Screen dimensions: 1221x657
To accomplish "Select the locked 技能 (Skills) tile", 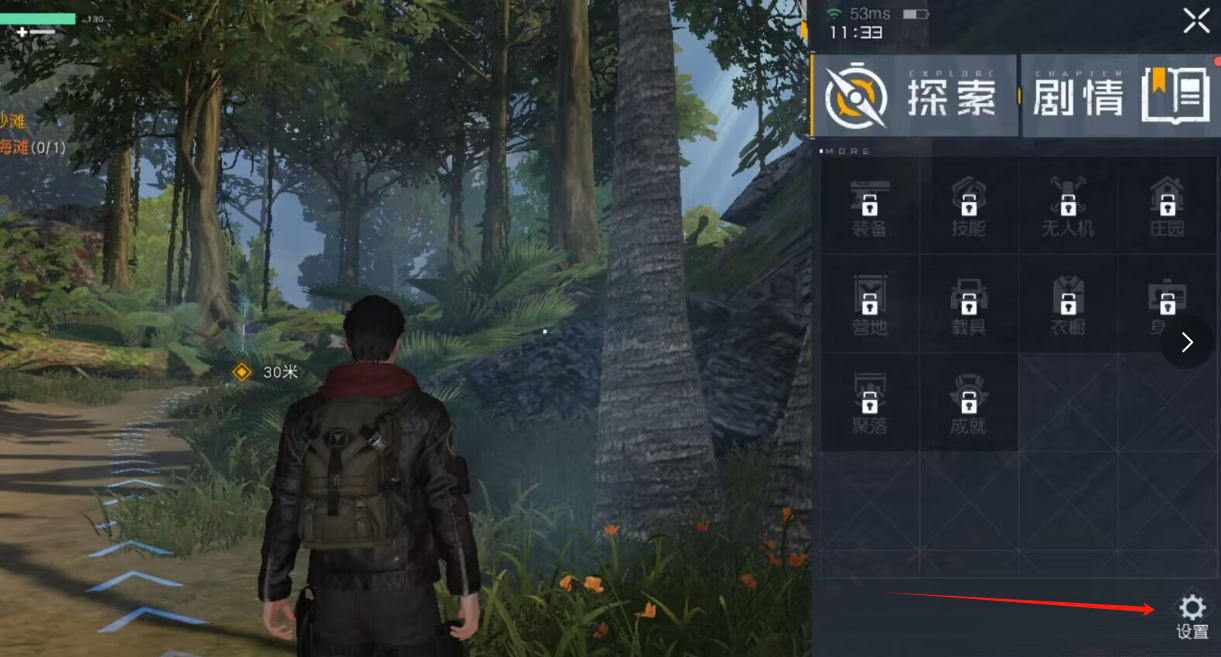I will (x=968, y=205).
